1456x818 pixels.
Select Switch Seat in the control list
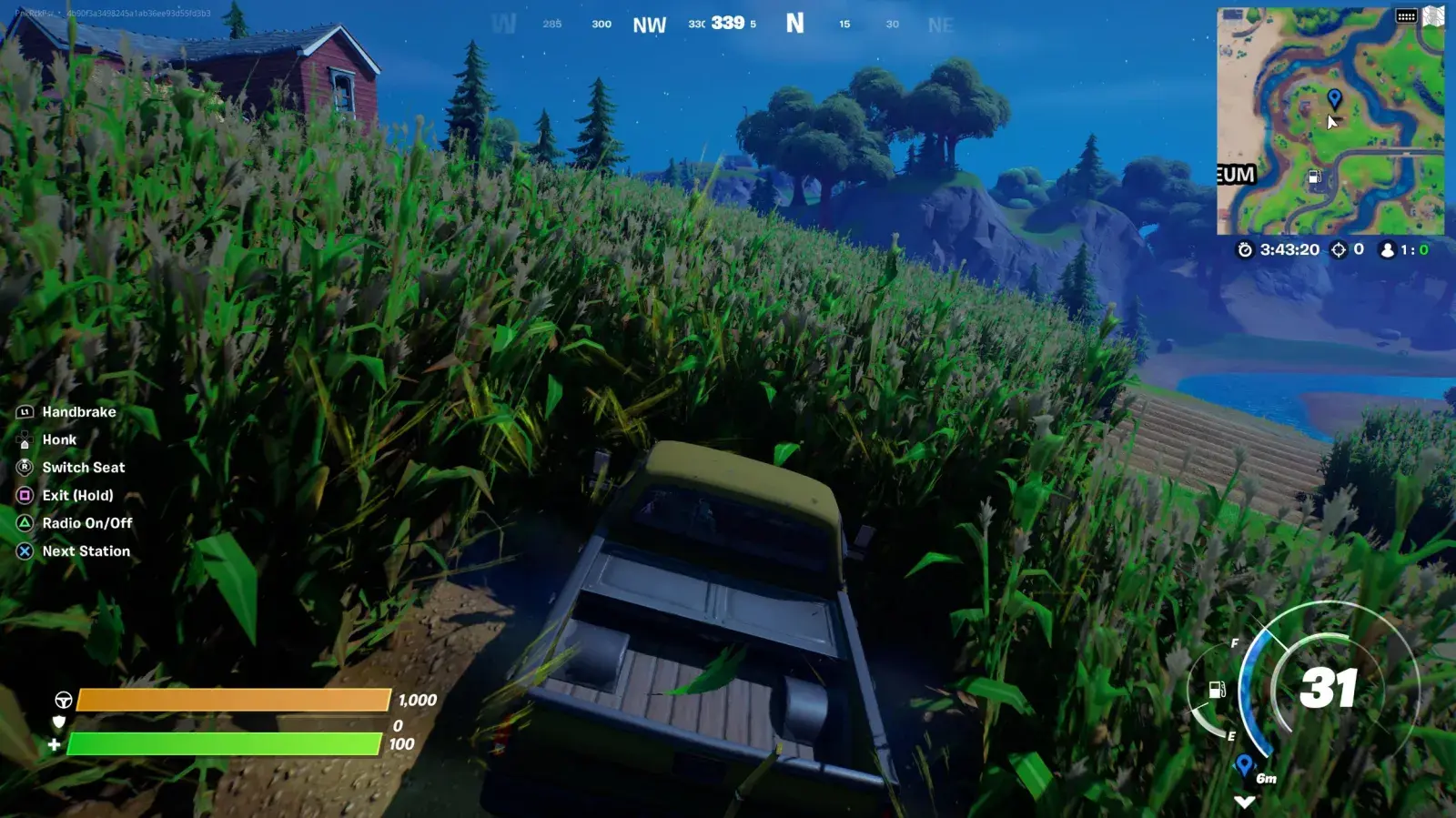point(84,467)
